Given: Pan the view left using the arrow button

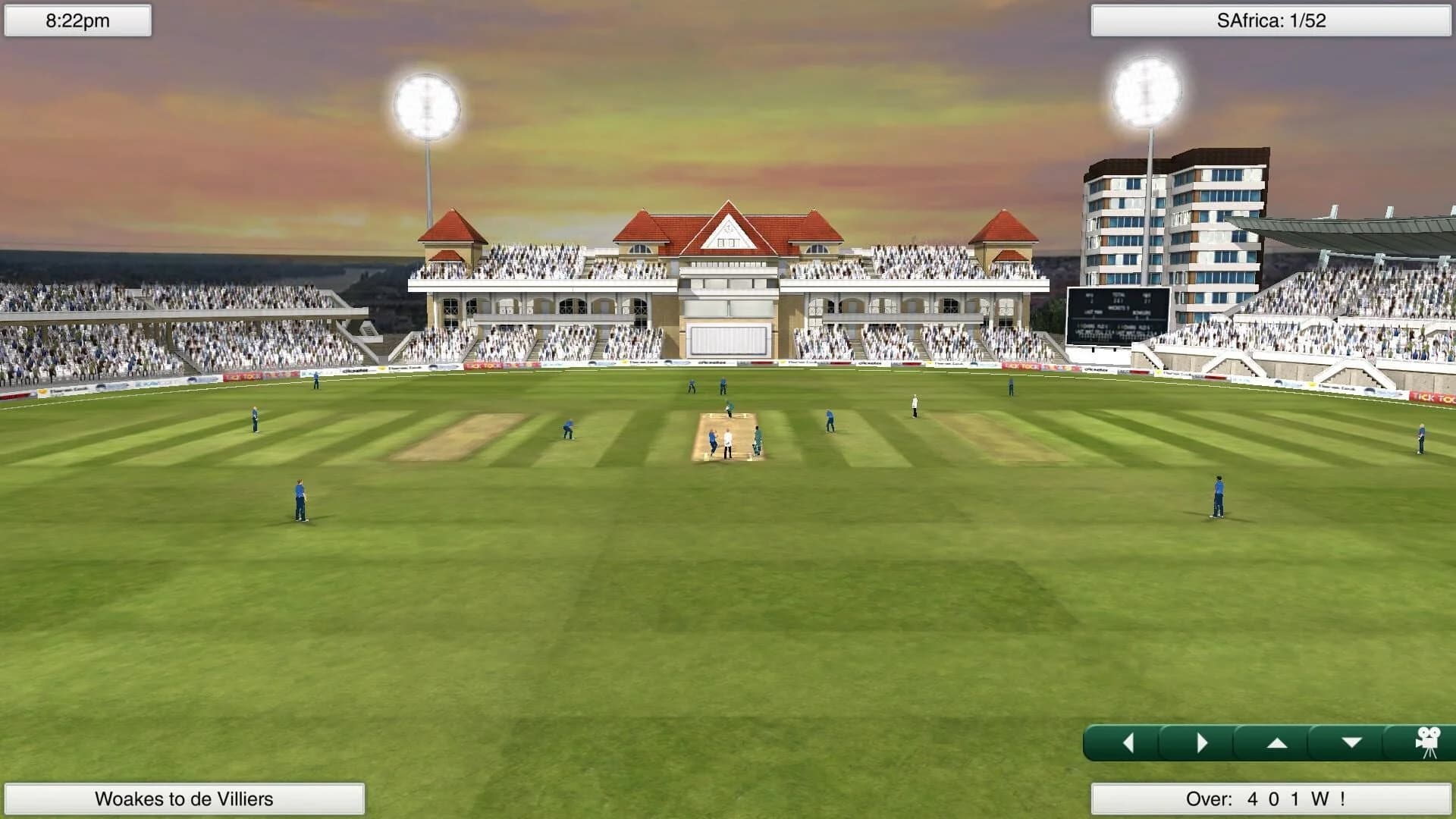Looking at the screenshot, I should pos(1130,742).
